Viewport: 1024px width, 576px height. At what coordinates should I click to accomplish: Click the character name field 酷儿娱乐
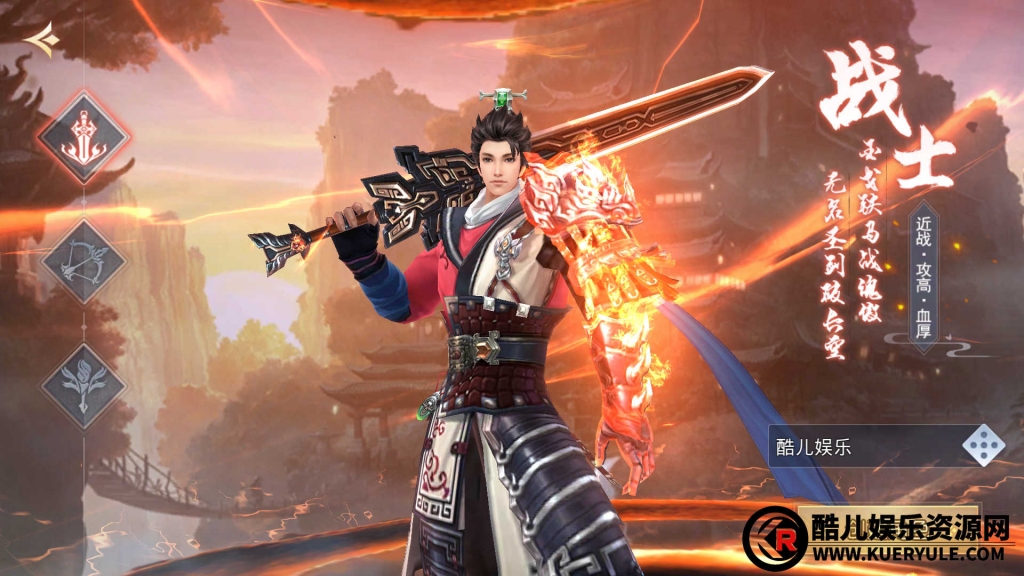tap(862, 447)
